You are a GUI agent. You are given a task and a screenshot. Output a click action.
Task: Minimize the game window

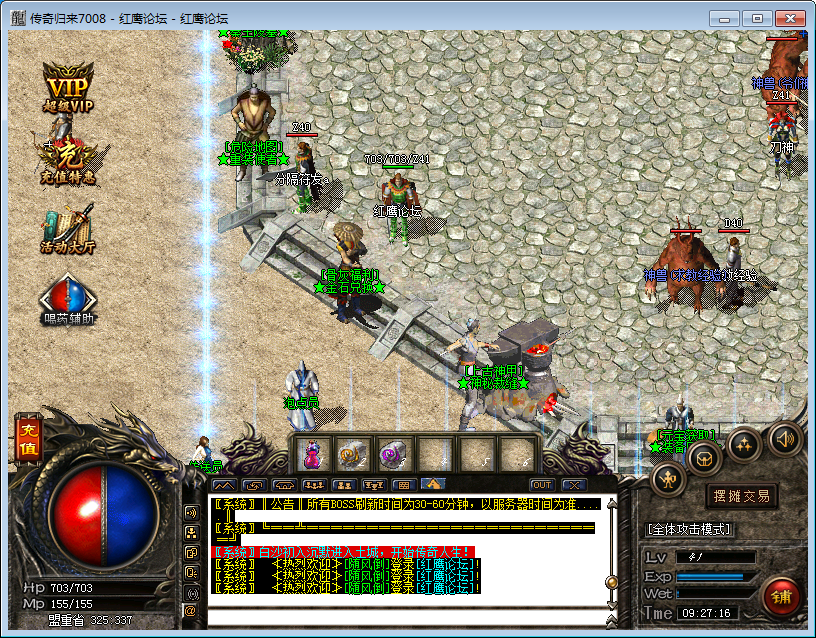click(x=727, y=18)
